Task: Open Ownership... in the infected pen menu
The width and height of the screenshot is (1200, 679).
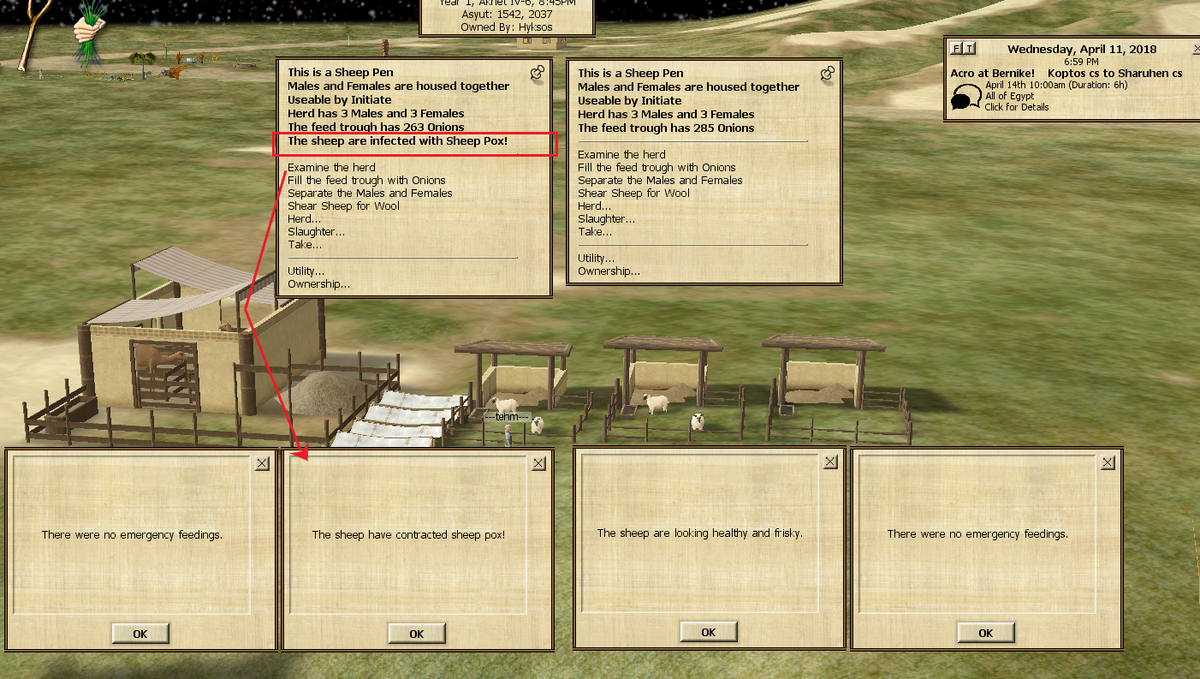Action: pos(319,284)
